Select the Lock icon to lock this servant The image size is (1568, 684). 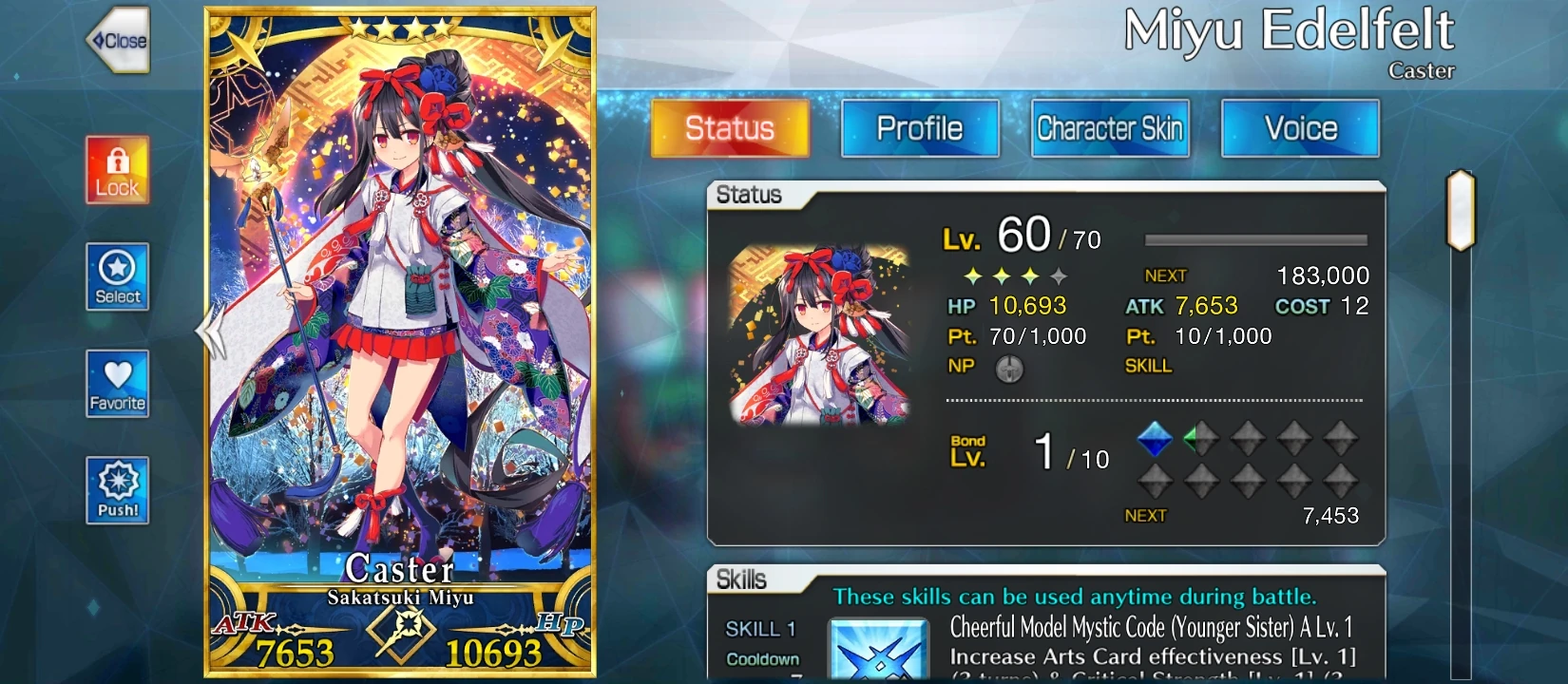[117, 171]
